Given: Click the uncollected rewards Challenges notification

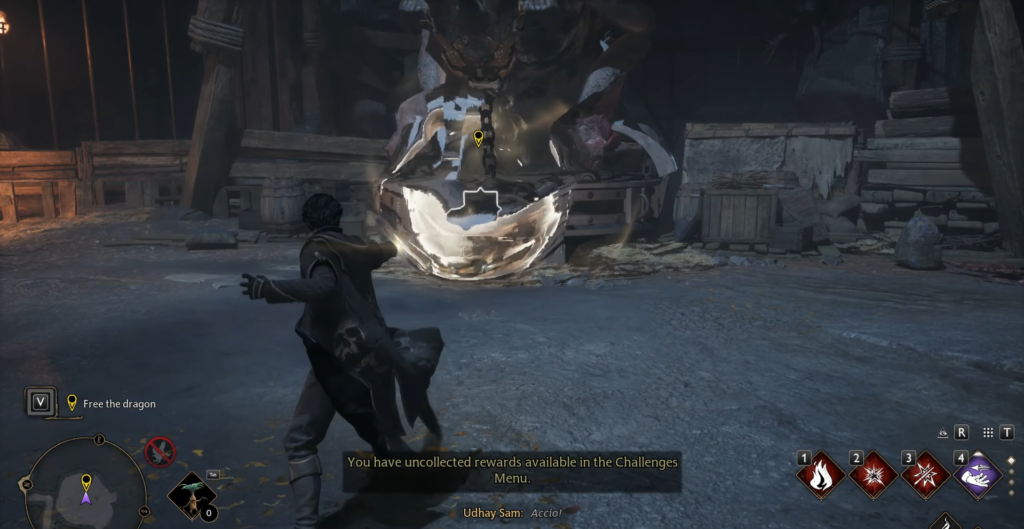Looking at the screenshot, I should click(x=512, y=470).
